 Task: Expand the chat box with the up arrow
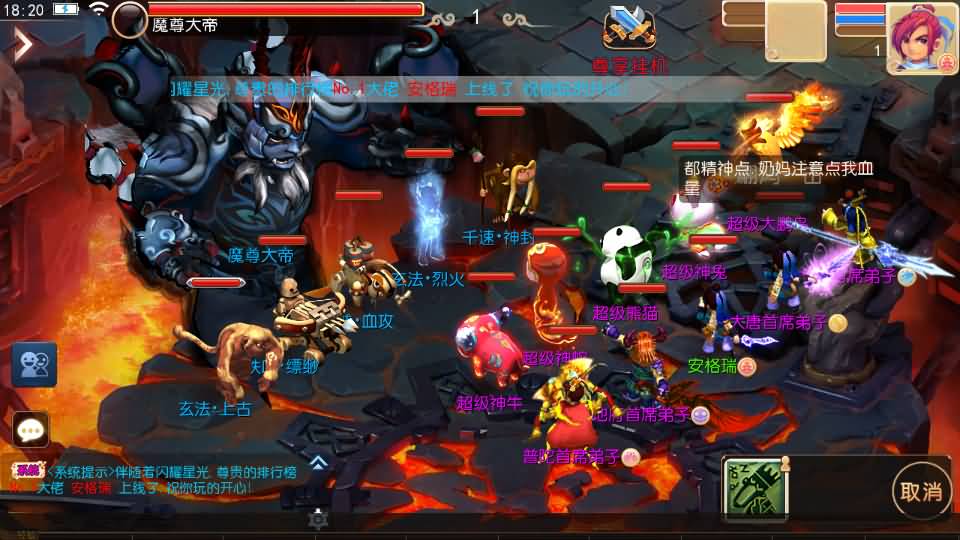tap(317, 462)
